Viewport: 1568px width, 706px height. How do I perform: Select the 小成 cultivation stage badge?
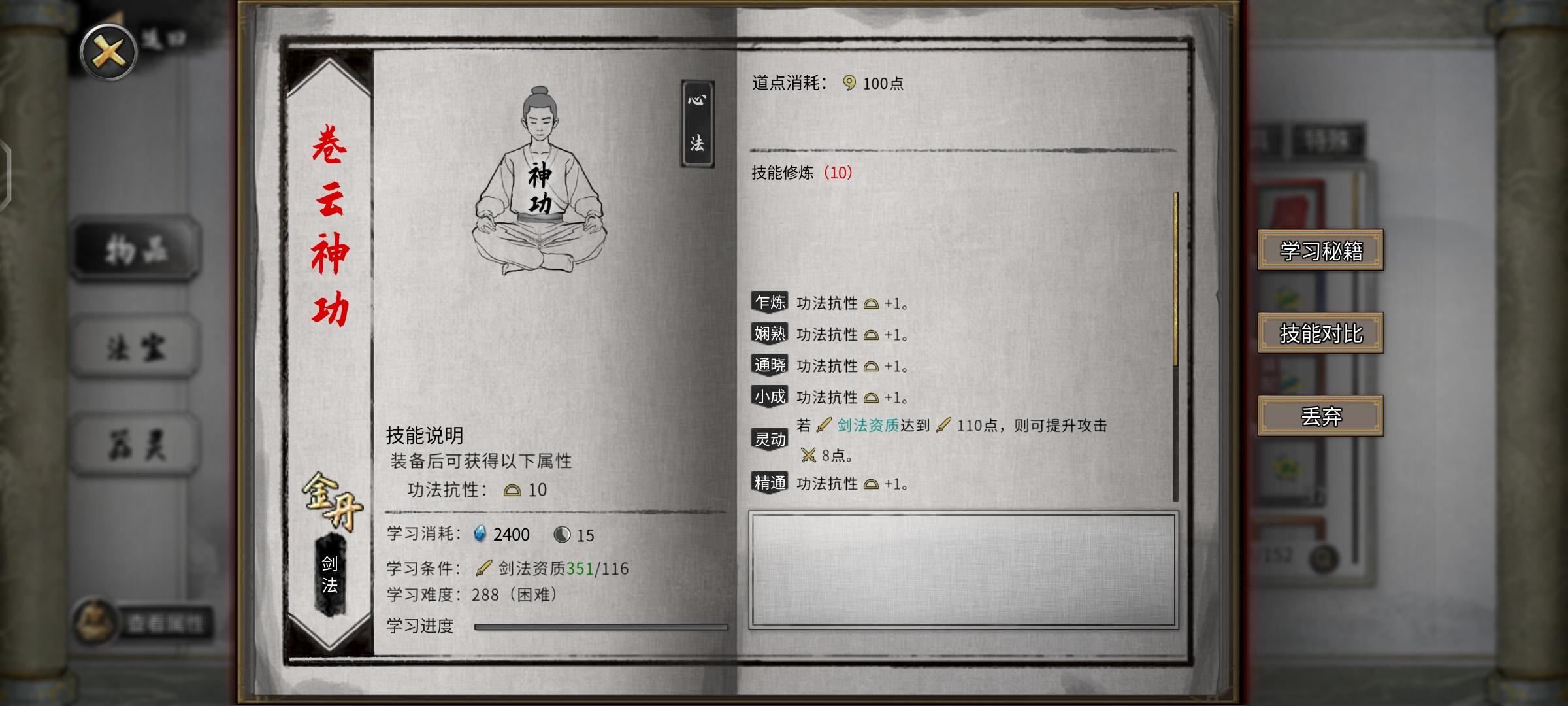(770, 397)
